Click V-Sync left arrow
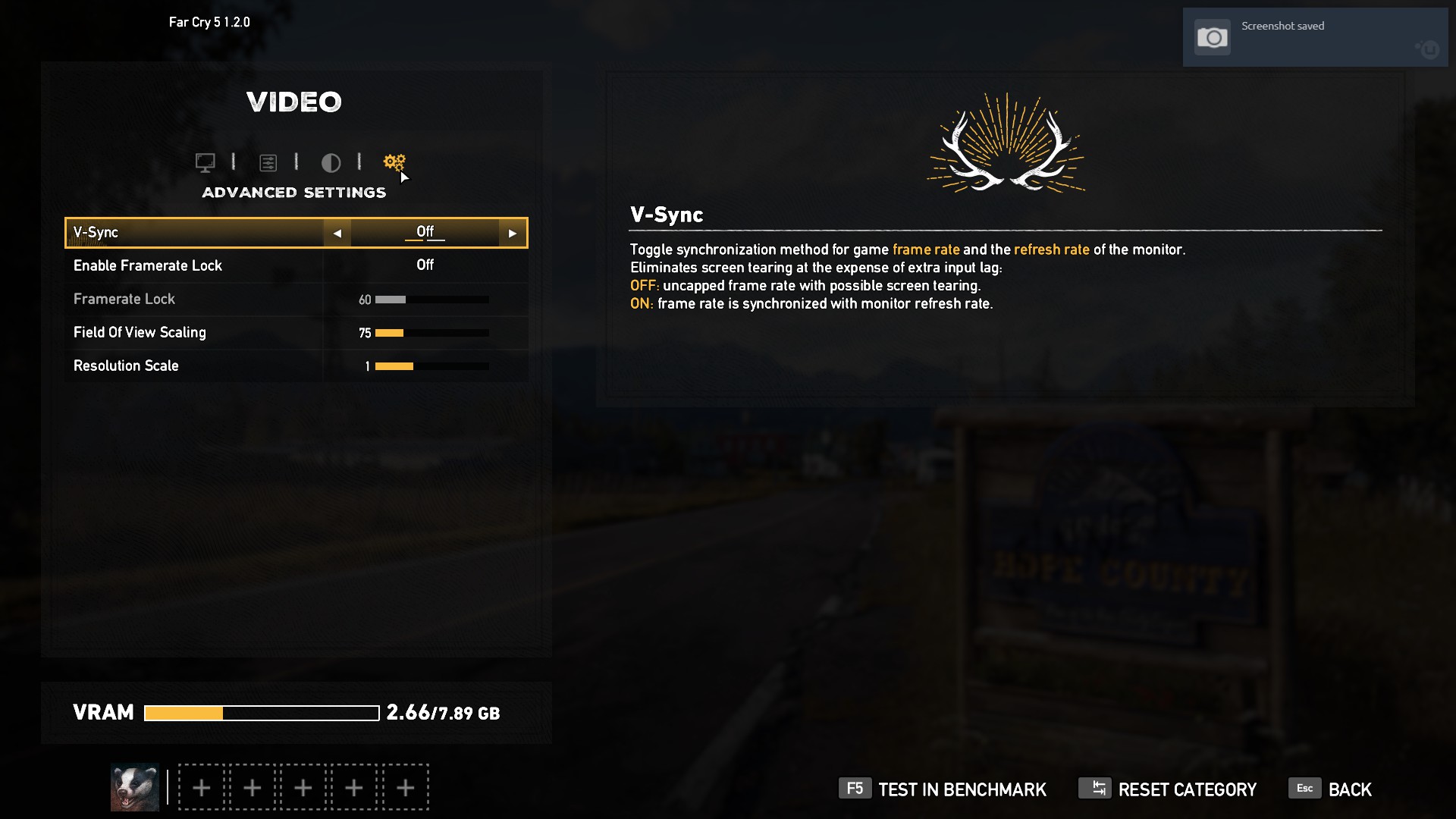 pyautogui.click(x=337, y=233)
